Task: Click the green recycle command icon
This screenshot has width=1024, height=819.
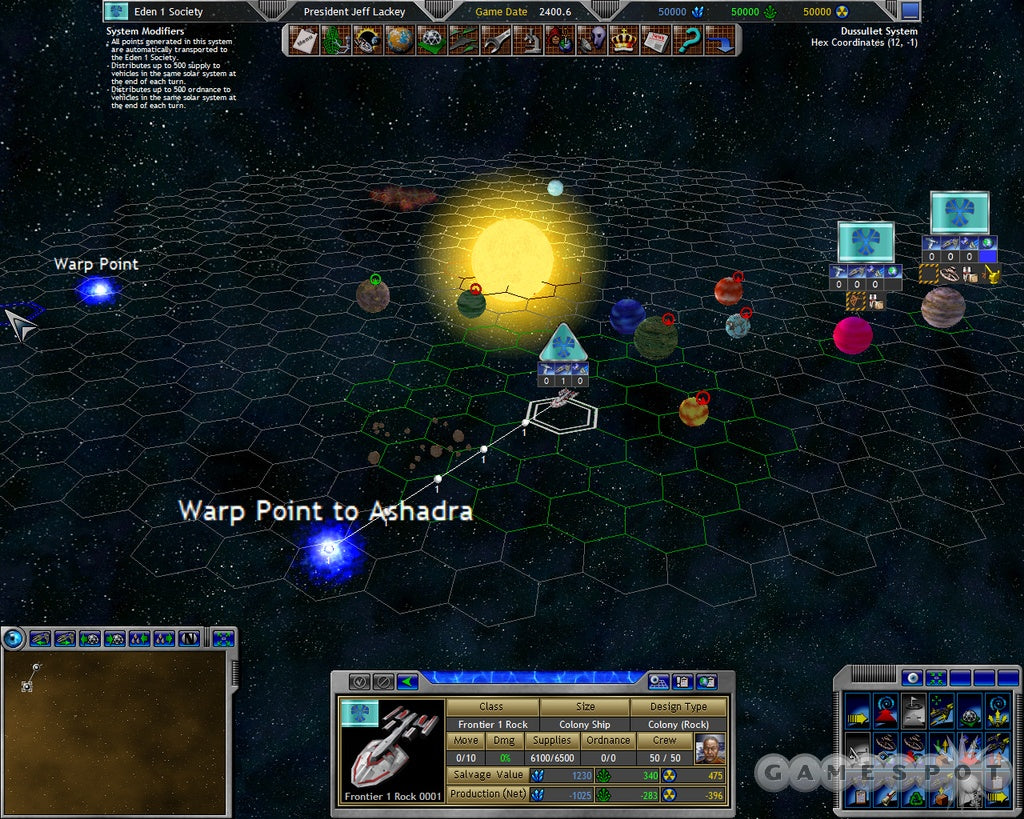Action: tap(914, 797)
